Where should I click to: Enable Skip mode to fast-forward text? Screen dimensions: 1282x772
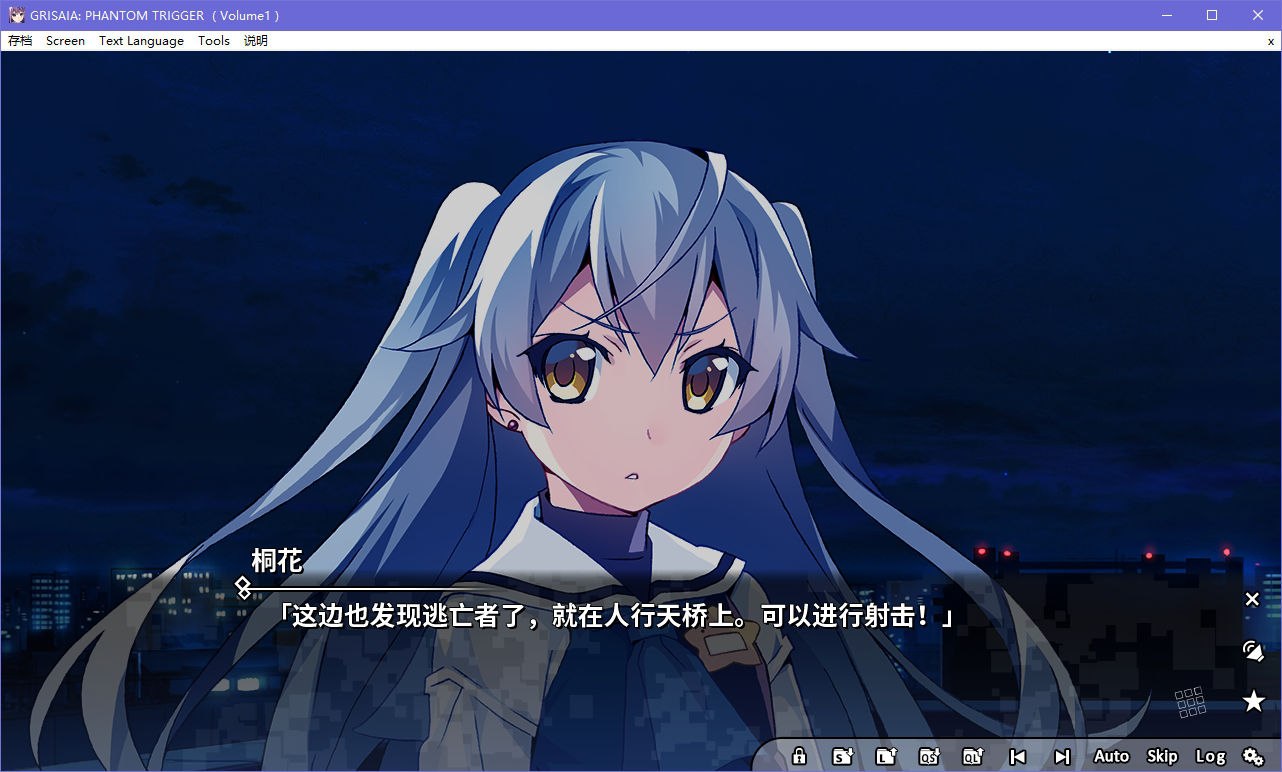[x=1161, y=757]
